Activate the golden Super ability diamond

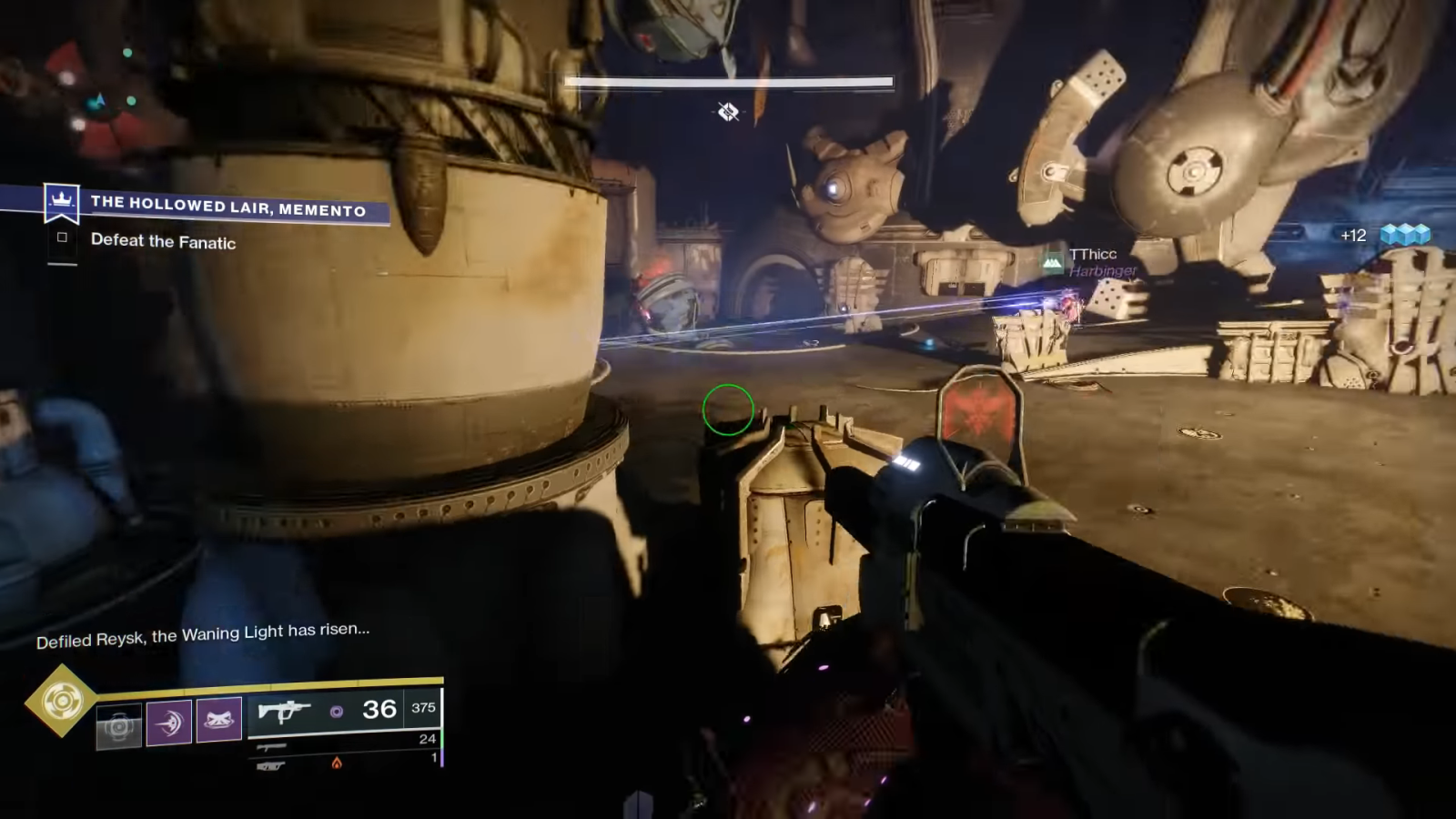click(x=61, y=701)
